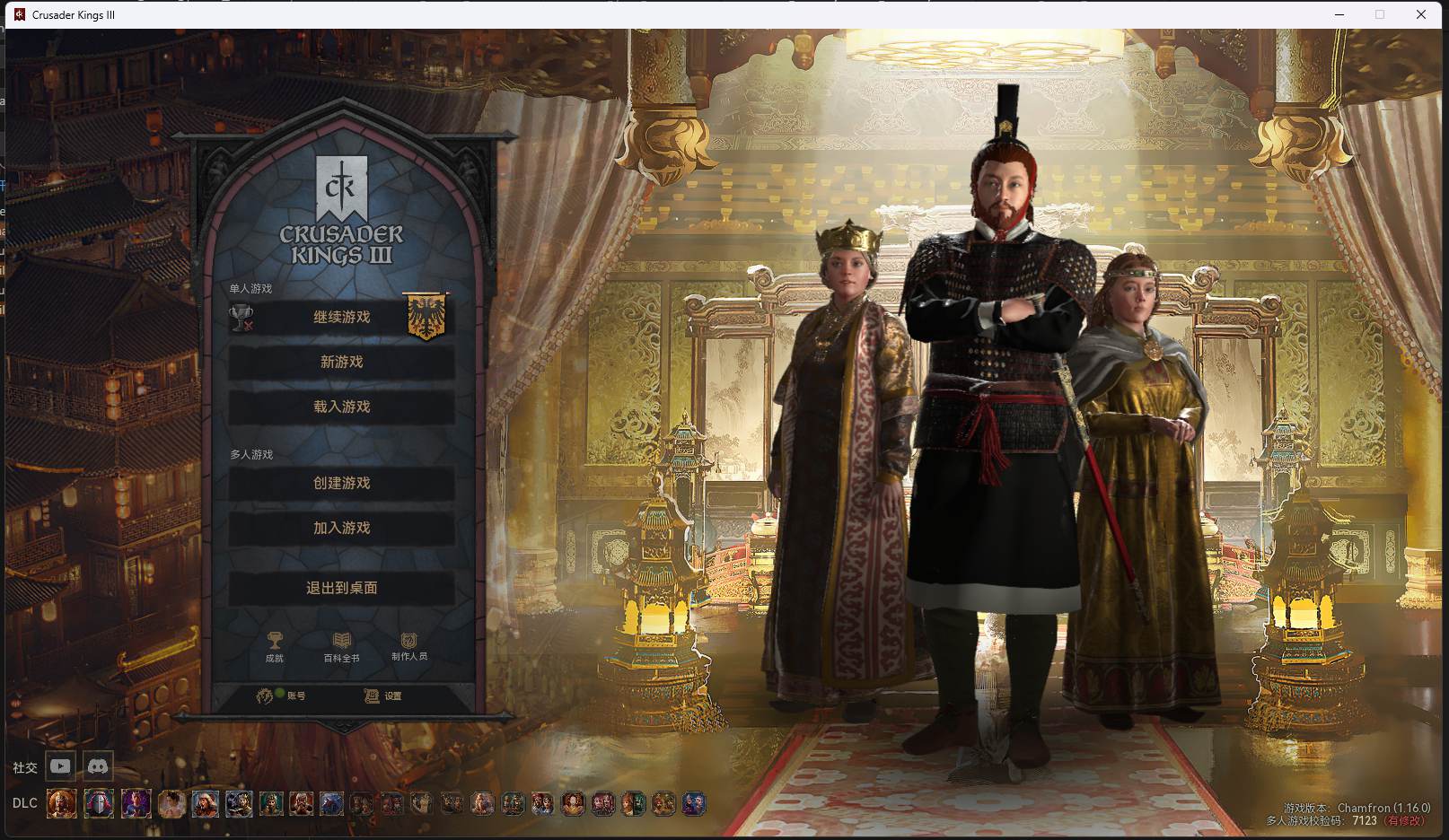Open the 成就 achievements page

pos(275,646)
